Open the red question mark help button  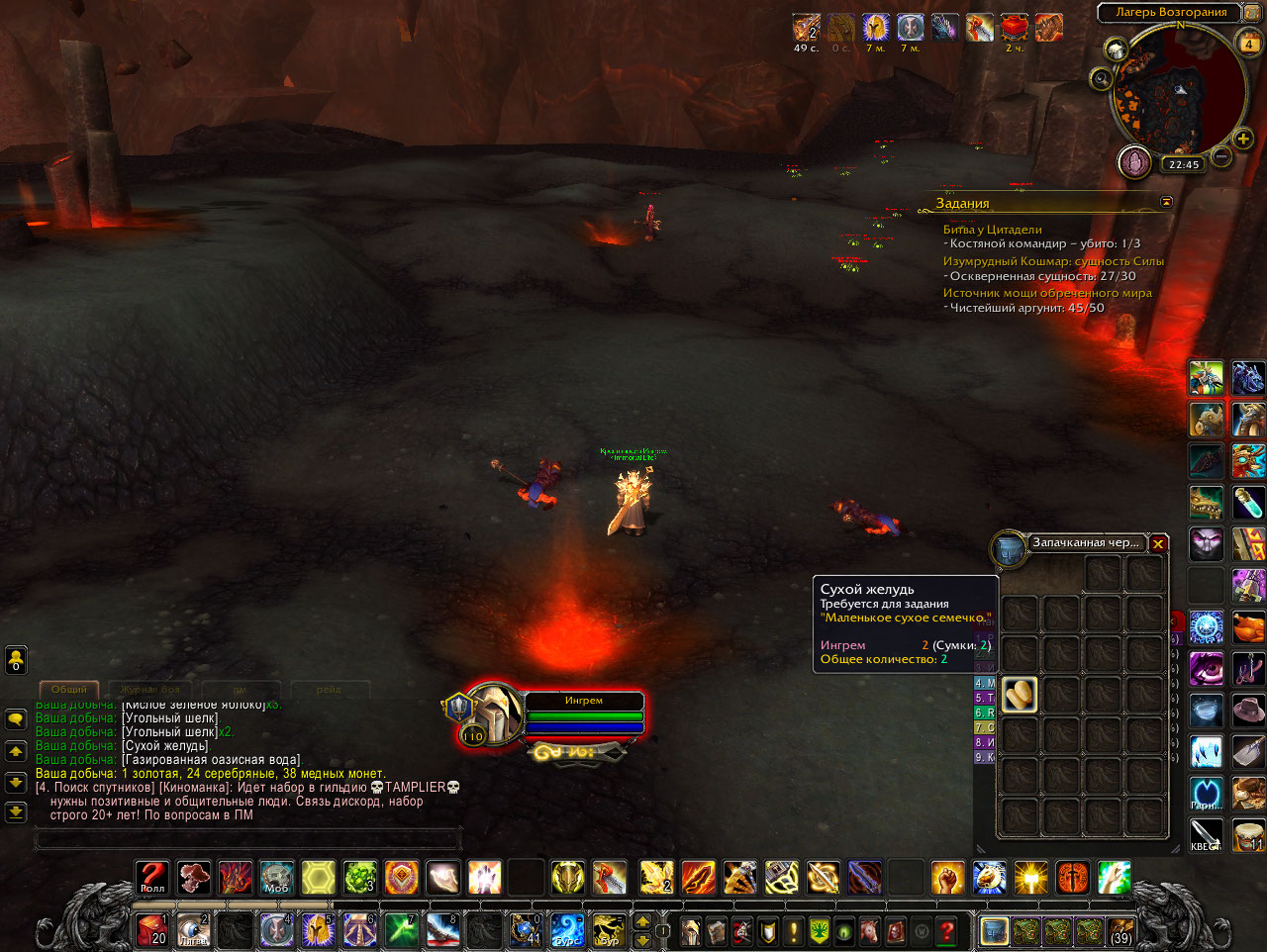tap(947, 931)
